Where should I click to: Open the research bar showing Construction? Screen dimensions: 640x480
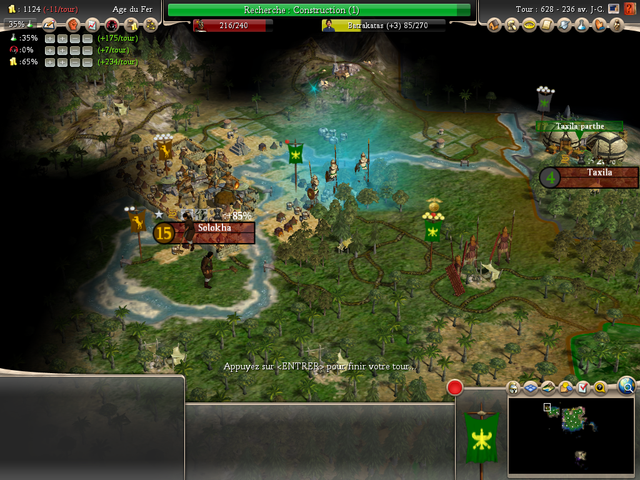point(319,10)
